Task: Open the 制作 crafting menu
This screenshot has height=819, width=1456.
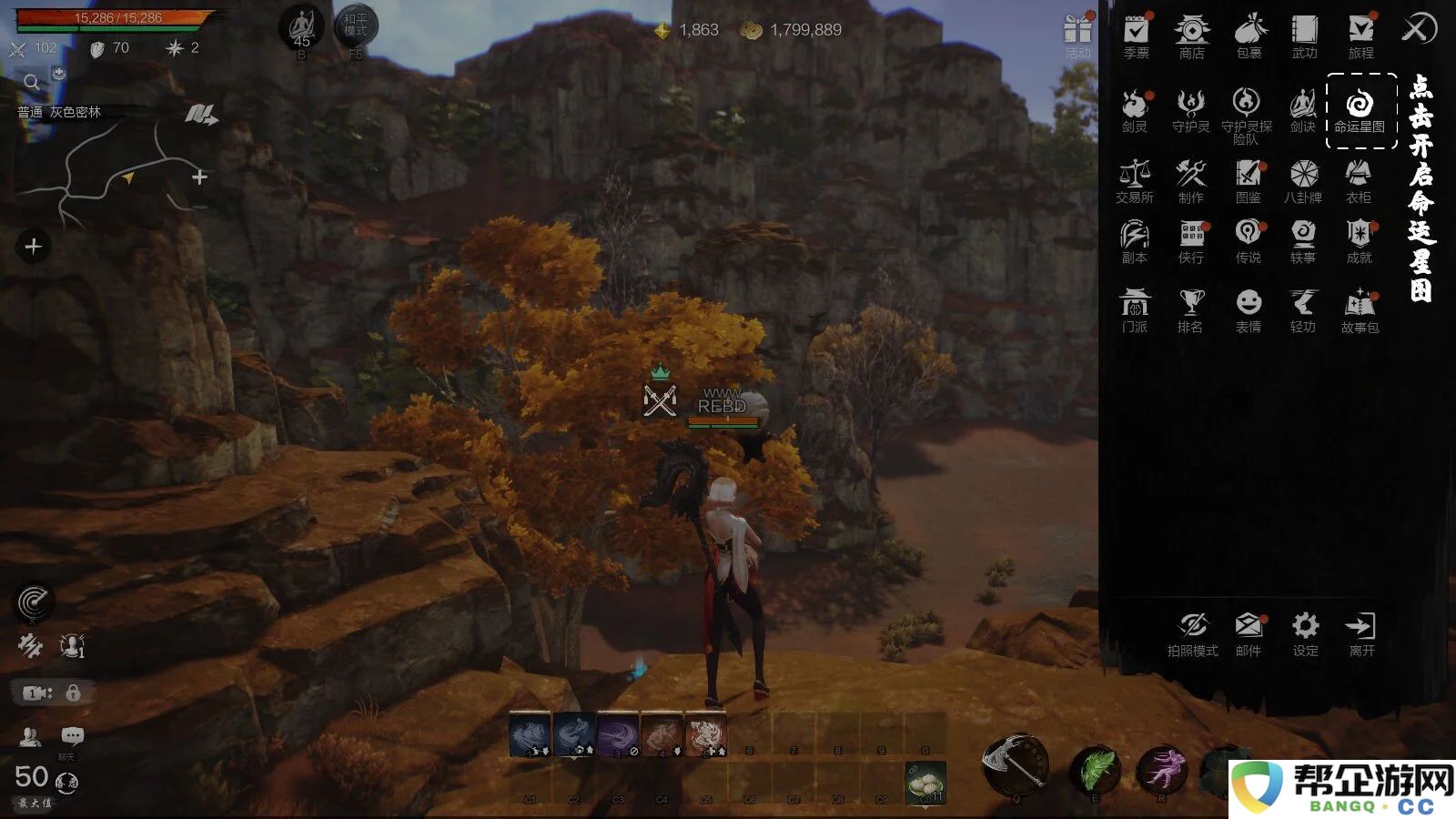Action: coord(1190,178)
